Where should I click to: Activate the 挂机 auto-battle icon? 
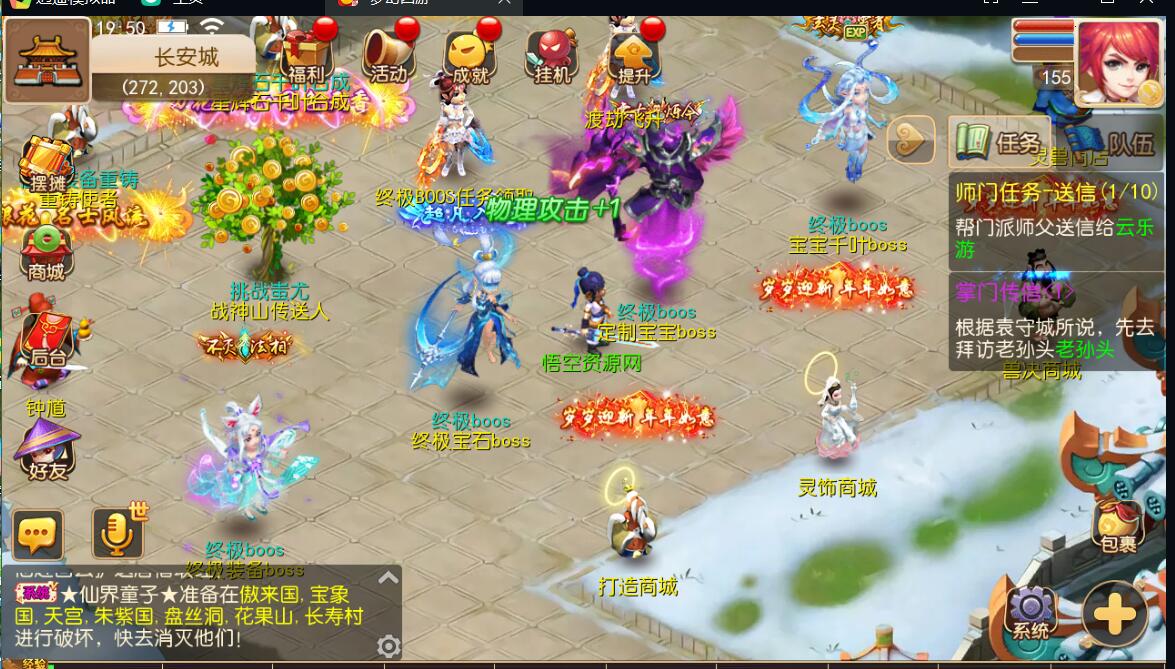(552, 55)
